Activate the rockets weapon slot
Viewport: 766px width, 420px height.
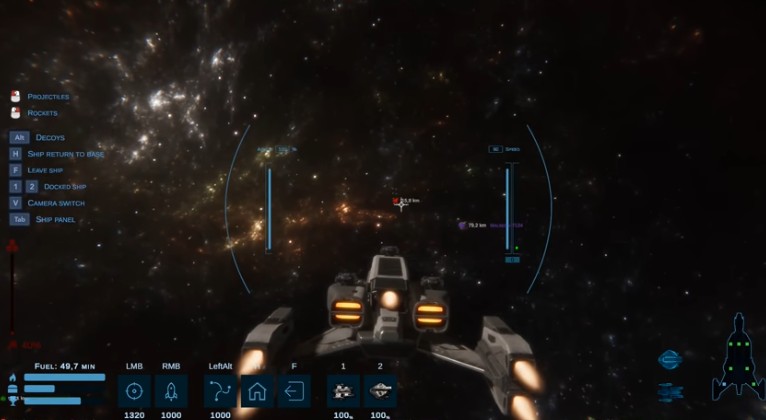pyautogui.click(x=171, y=390)
